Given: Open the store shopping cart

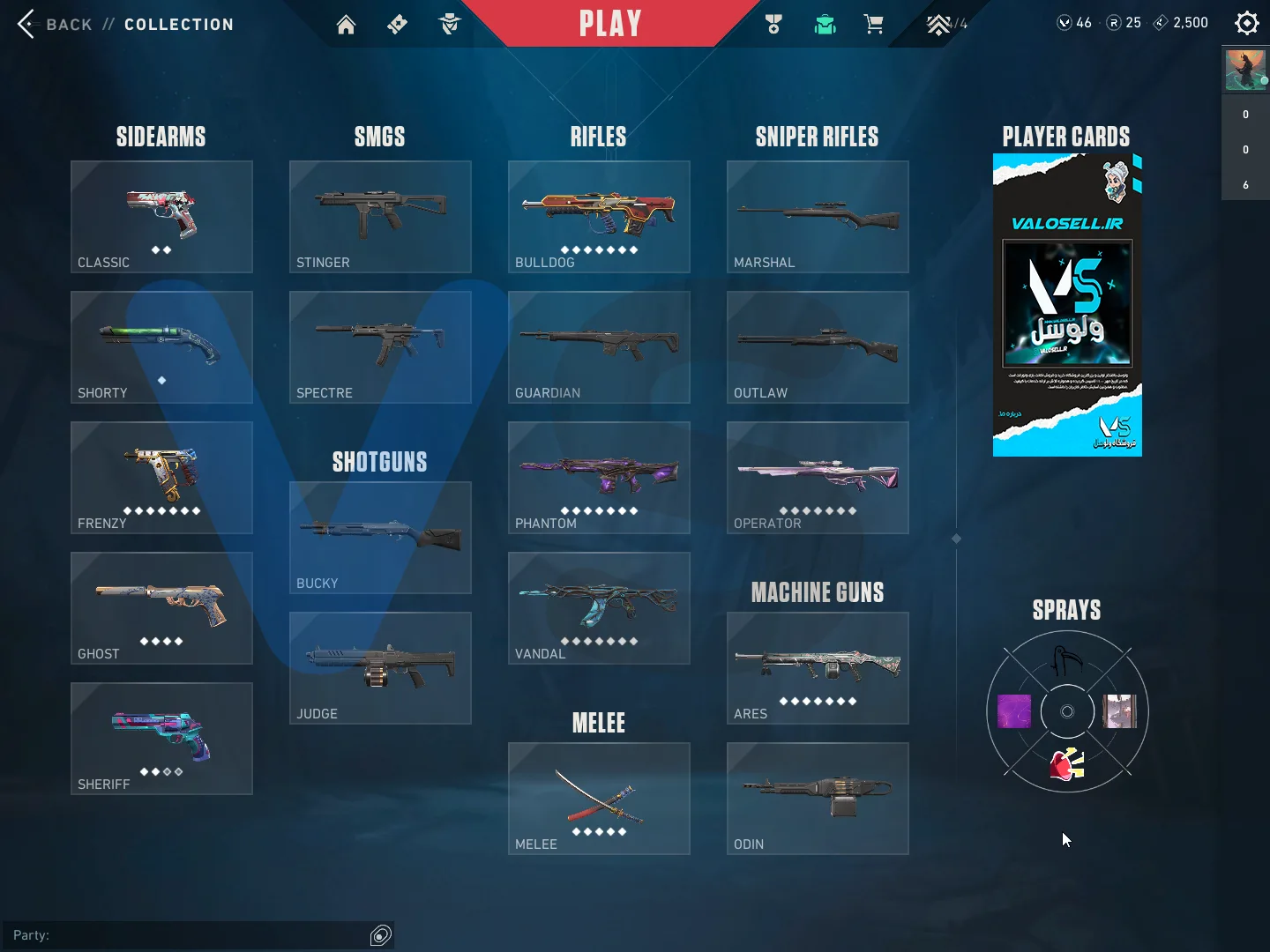Looking at the screenshot, I should click(874, 25).
